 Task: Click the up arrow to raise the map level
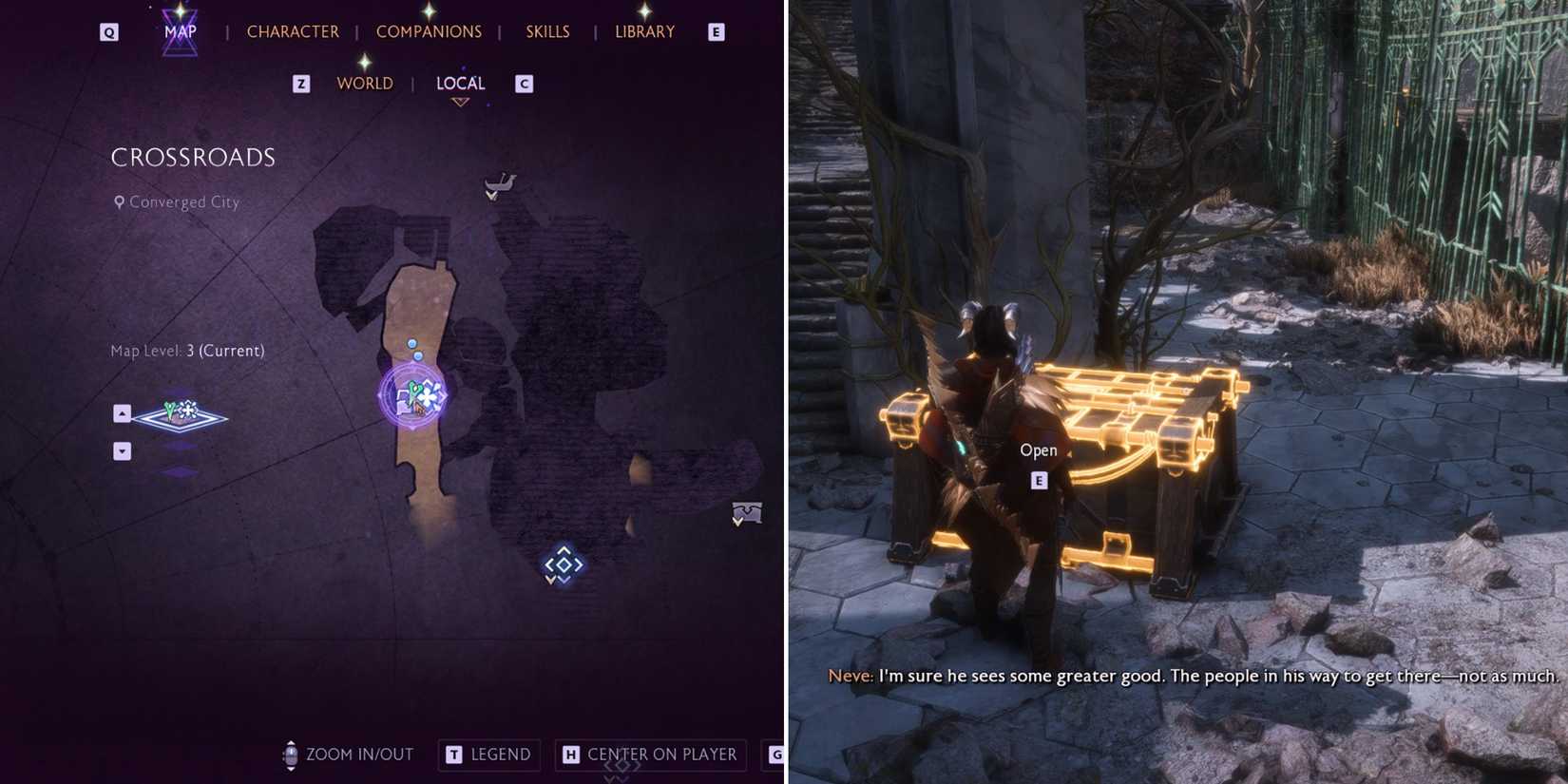point(122,412)
